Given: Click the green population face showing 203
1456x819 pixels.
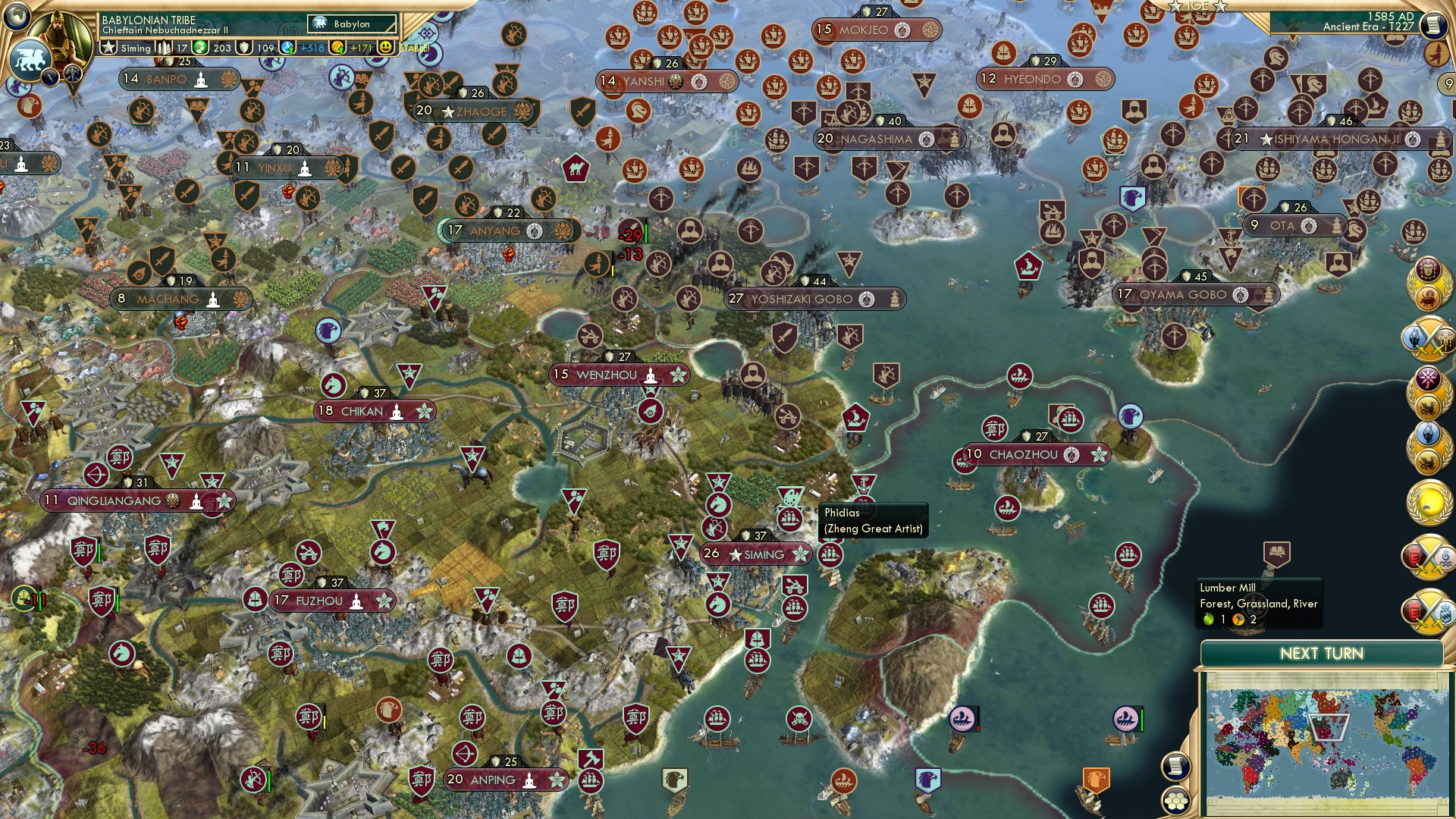Looking at the screenshot, I should (200, 48).
